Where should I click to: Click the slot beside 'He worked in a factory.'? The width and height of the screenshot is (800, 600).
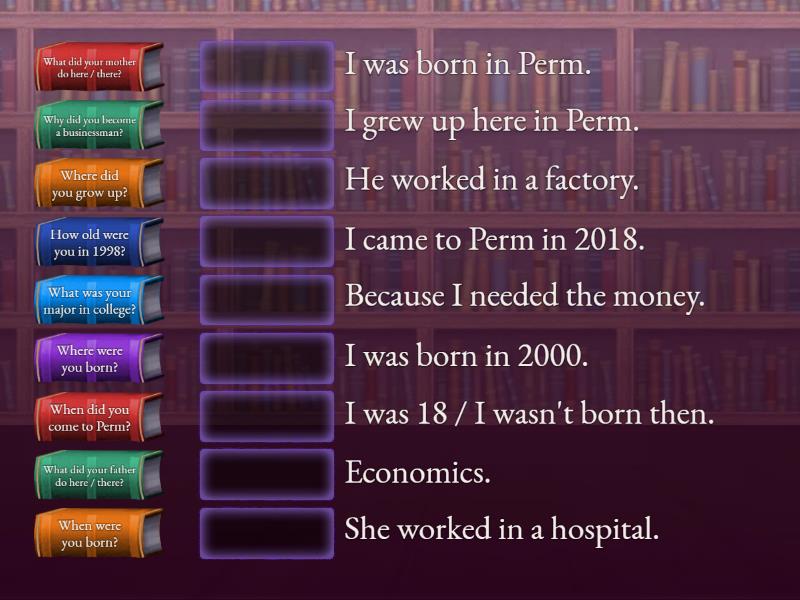coord(267,183)
